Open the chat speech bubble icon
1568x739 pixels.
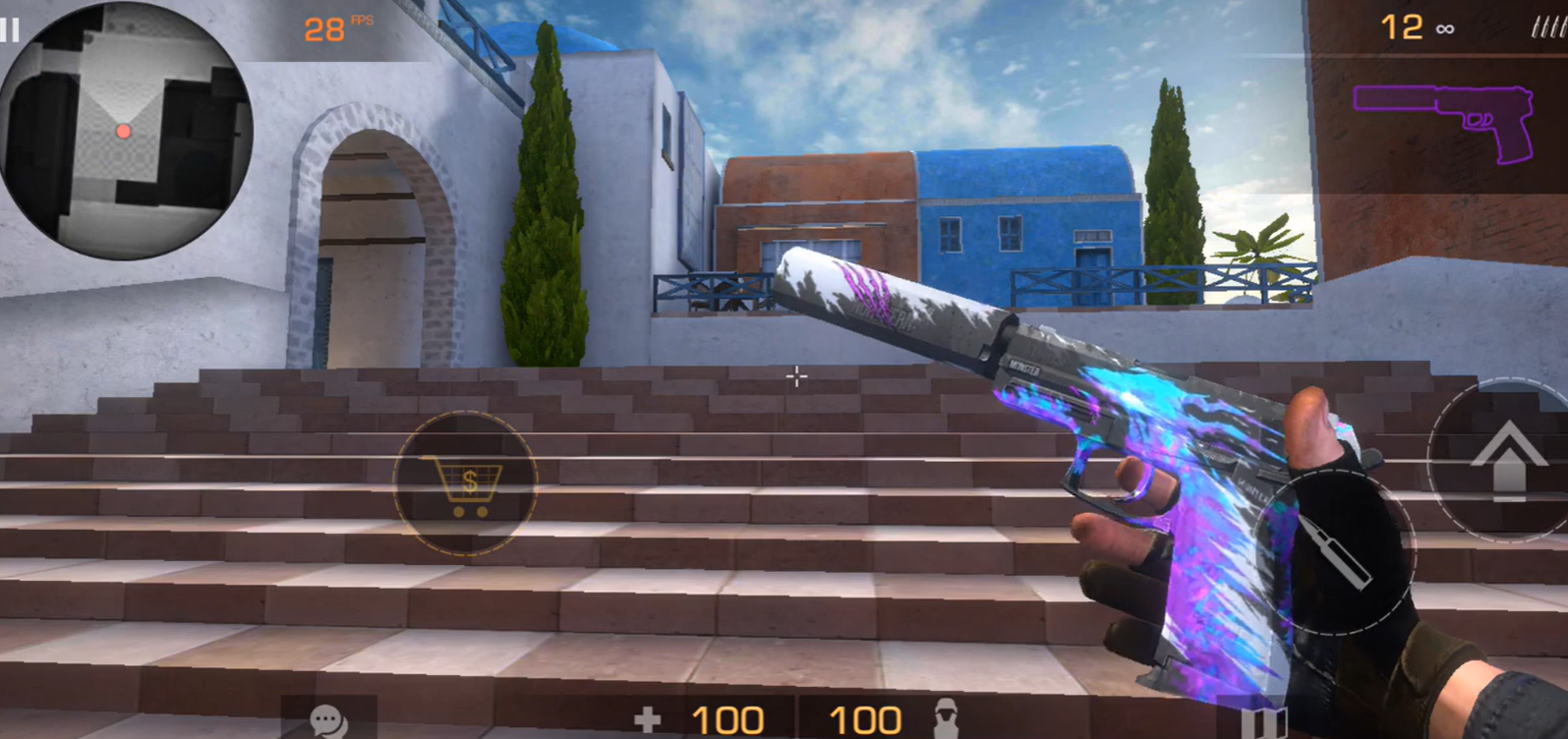[328, 720]
